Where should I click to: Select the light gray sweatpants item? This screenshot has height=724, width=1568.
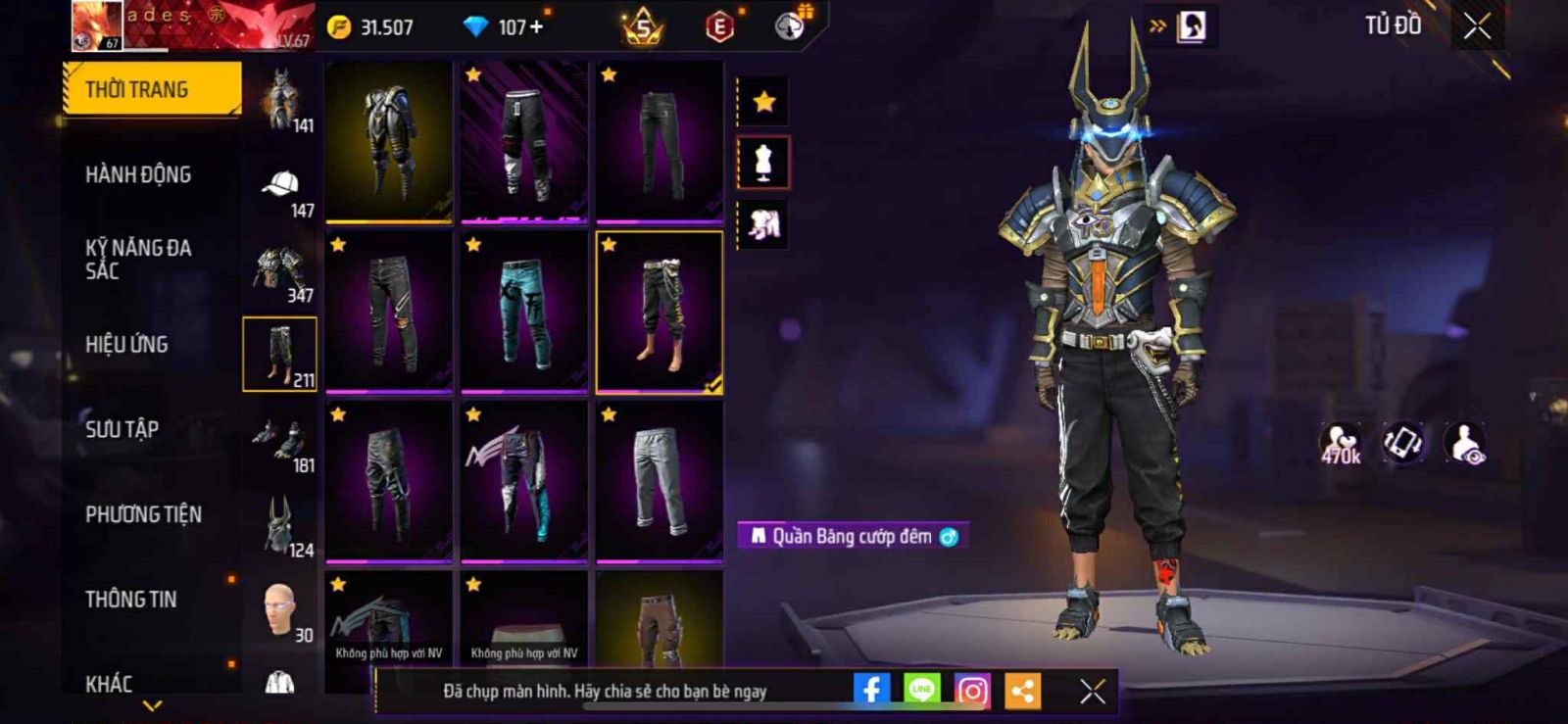click(660, 481)
